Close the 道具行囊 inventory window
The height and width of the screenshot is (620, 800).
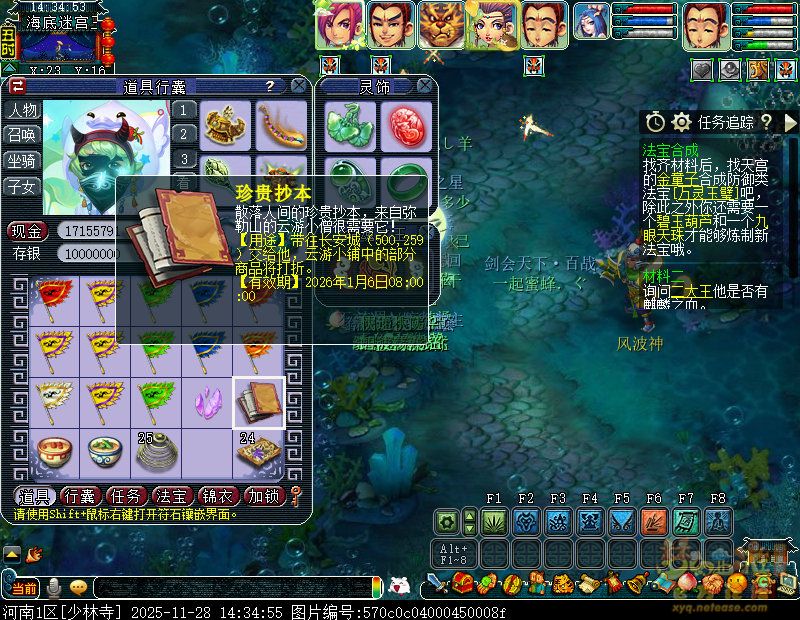tap(297, 86)
